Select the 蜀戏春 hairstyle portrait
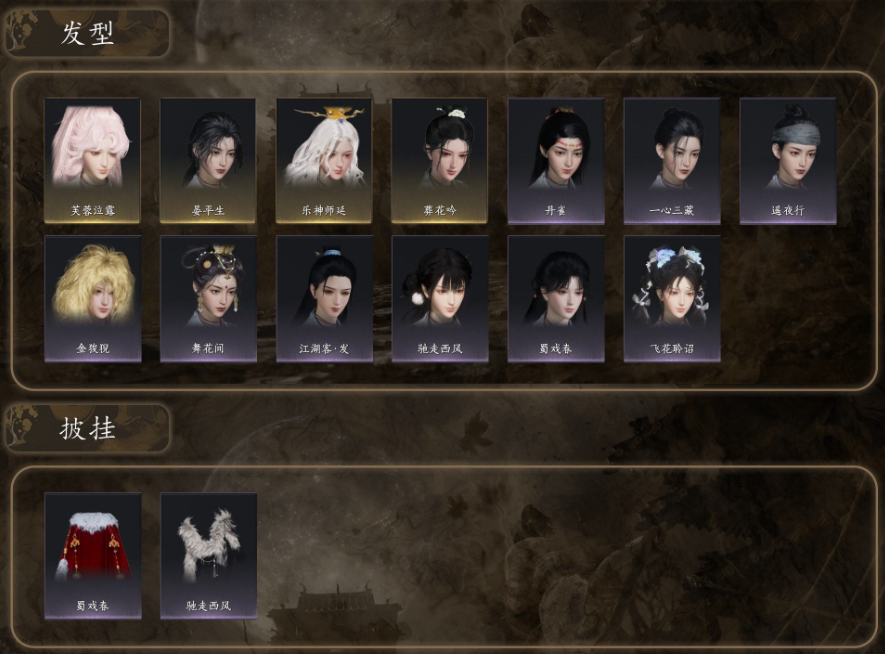This screenshot has width=885, height=654. [x=556, y=297]
